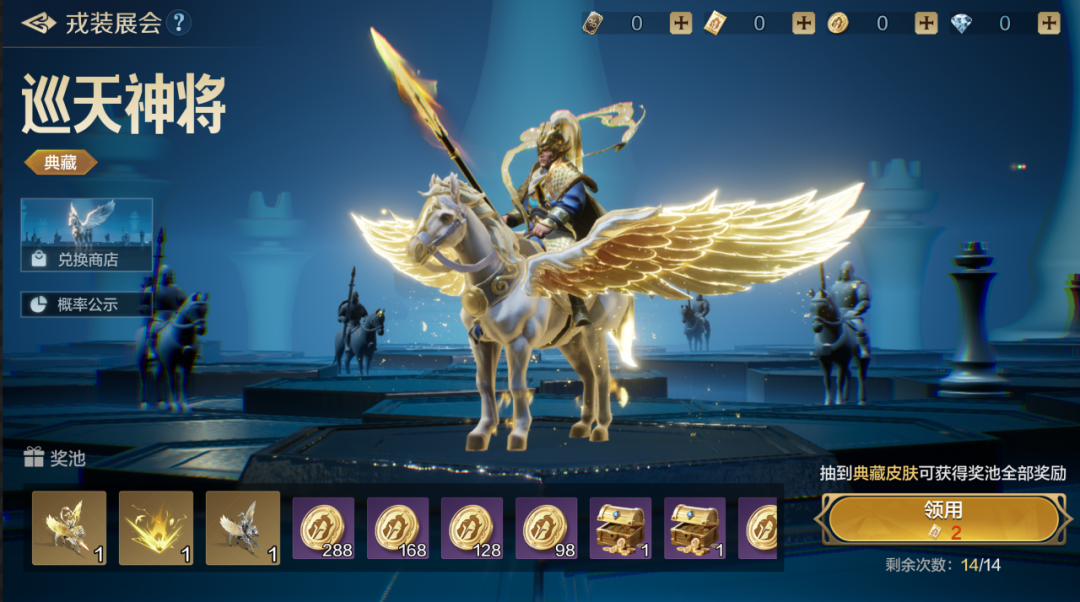The height and width of the screenshot is (602, 1080).
Task: Select the golden burst effect reward slot
Action: [x=156, y=528]
